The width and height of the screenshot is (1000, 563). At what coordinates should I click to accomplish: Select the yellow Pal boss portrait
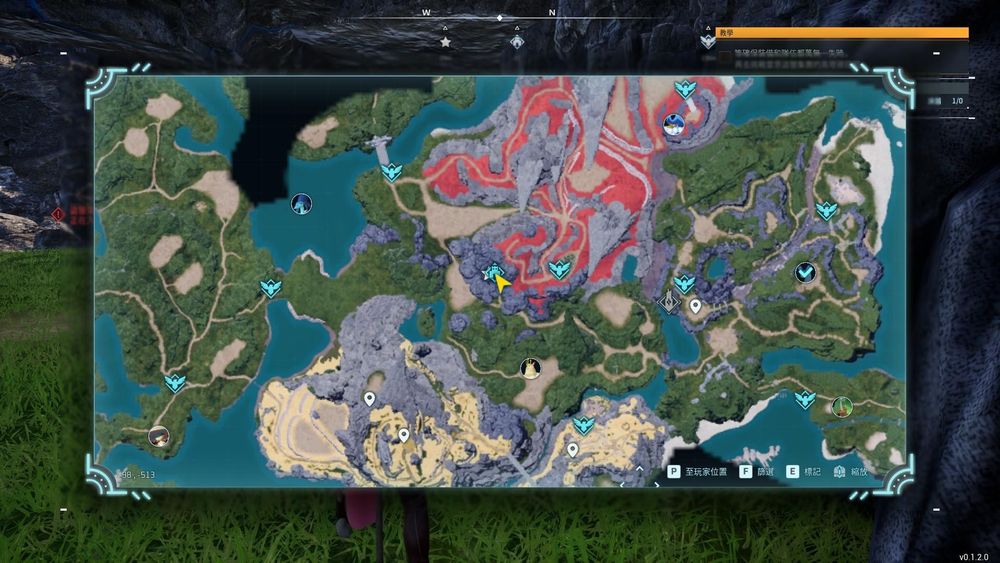click(530, 368)
